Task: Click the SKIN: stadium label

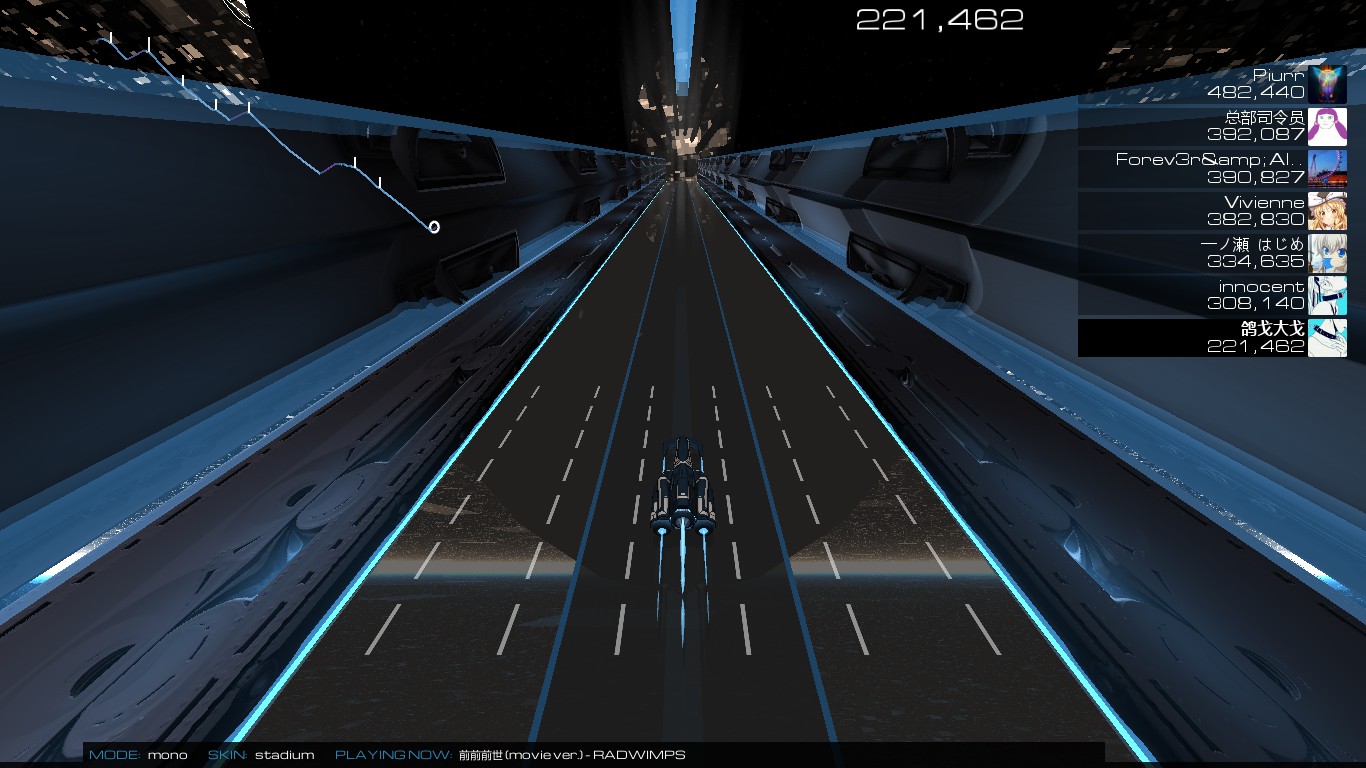Action: point(260,757)
